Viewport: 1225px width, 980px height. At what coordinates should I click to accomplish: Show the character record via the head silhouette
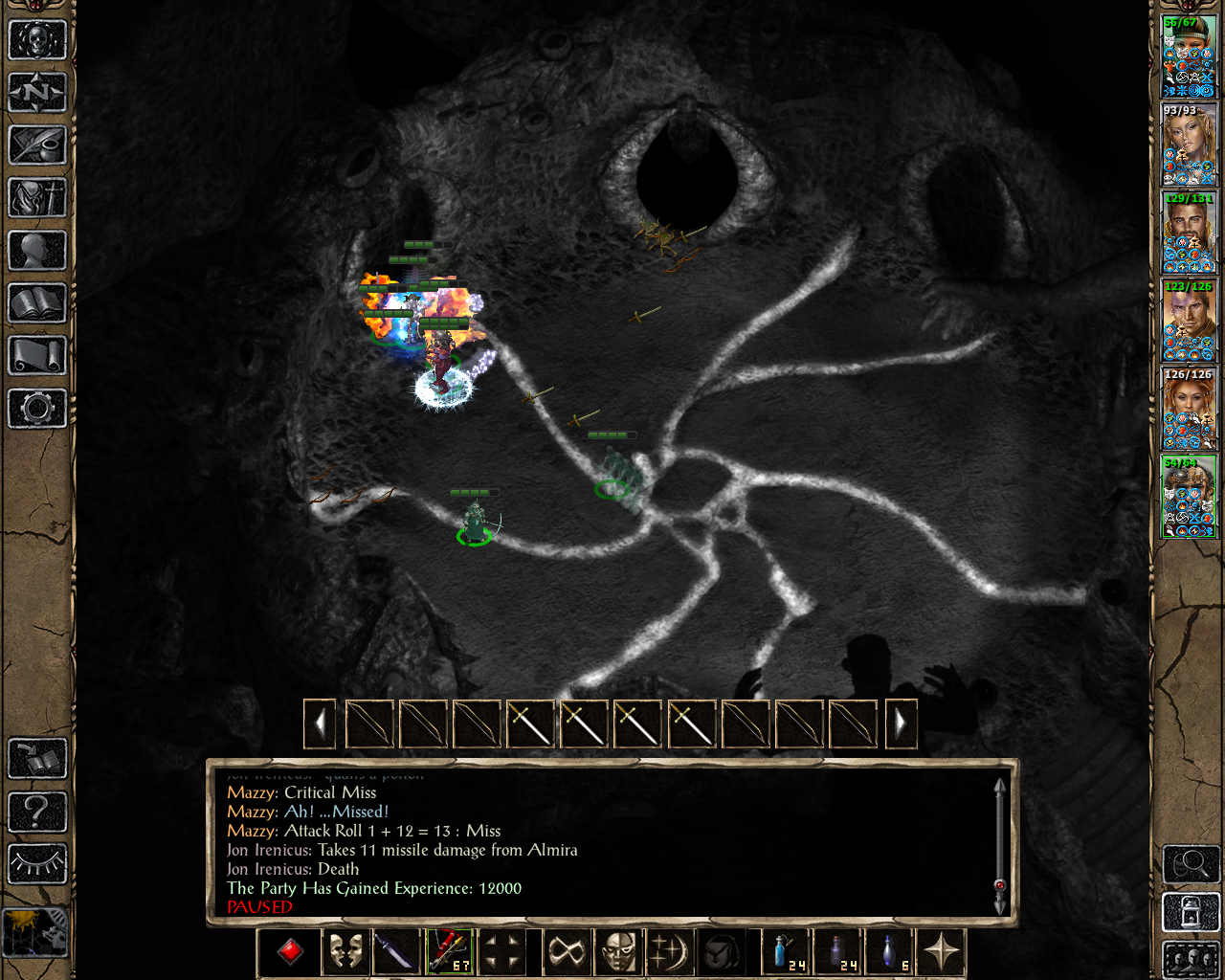coord(37,251)
